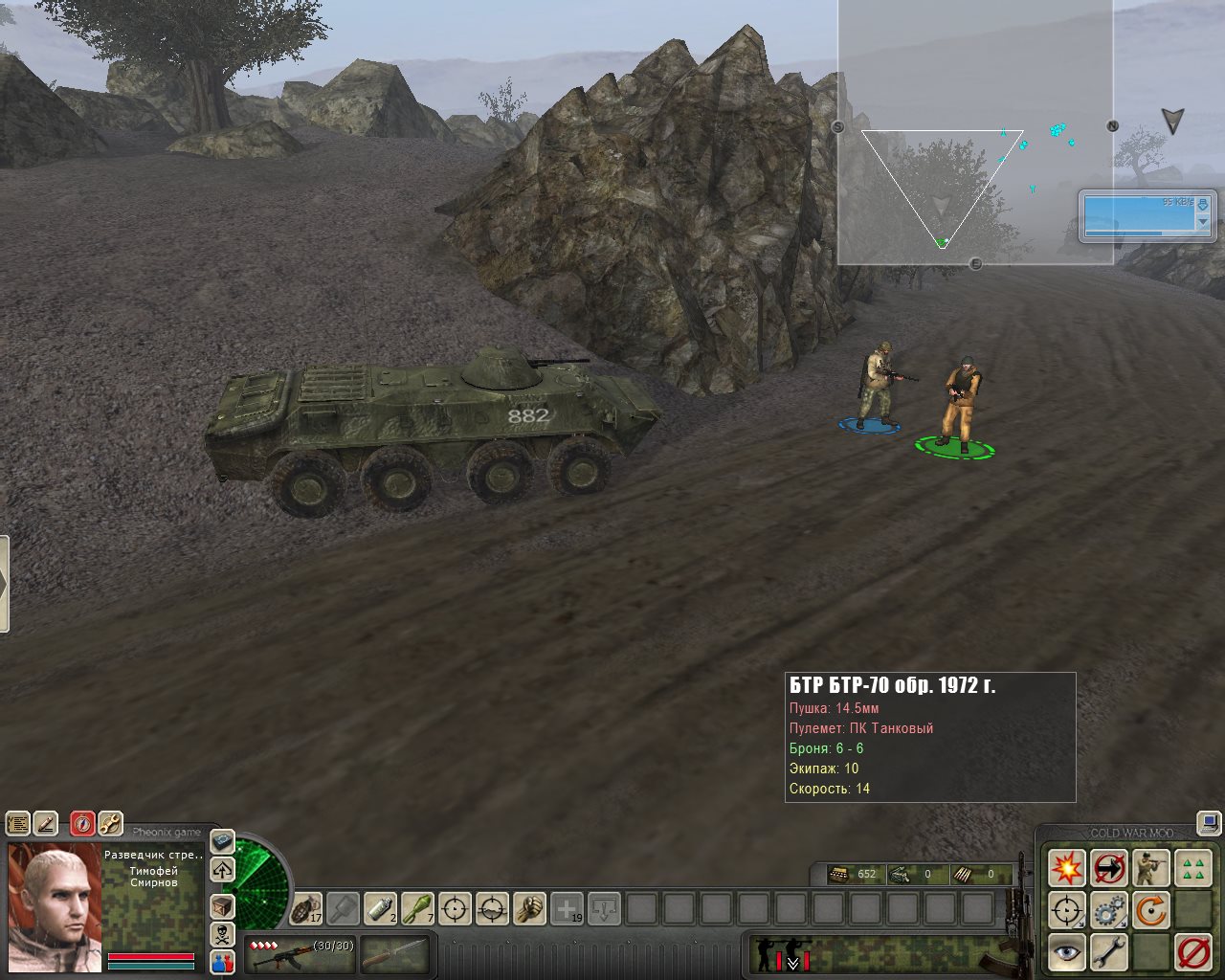This screenshot has height=980, width=1225.
Task: Choose the kneeling soldier stance command
Action: (1150, 869)
